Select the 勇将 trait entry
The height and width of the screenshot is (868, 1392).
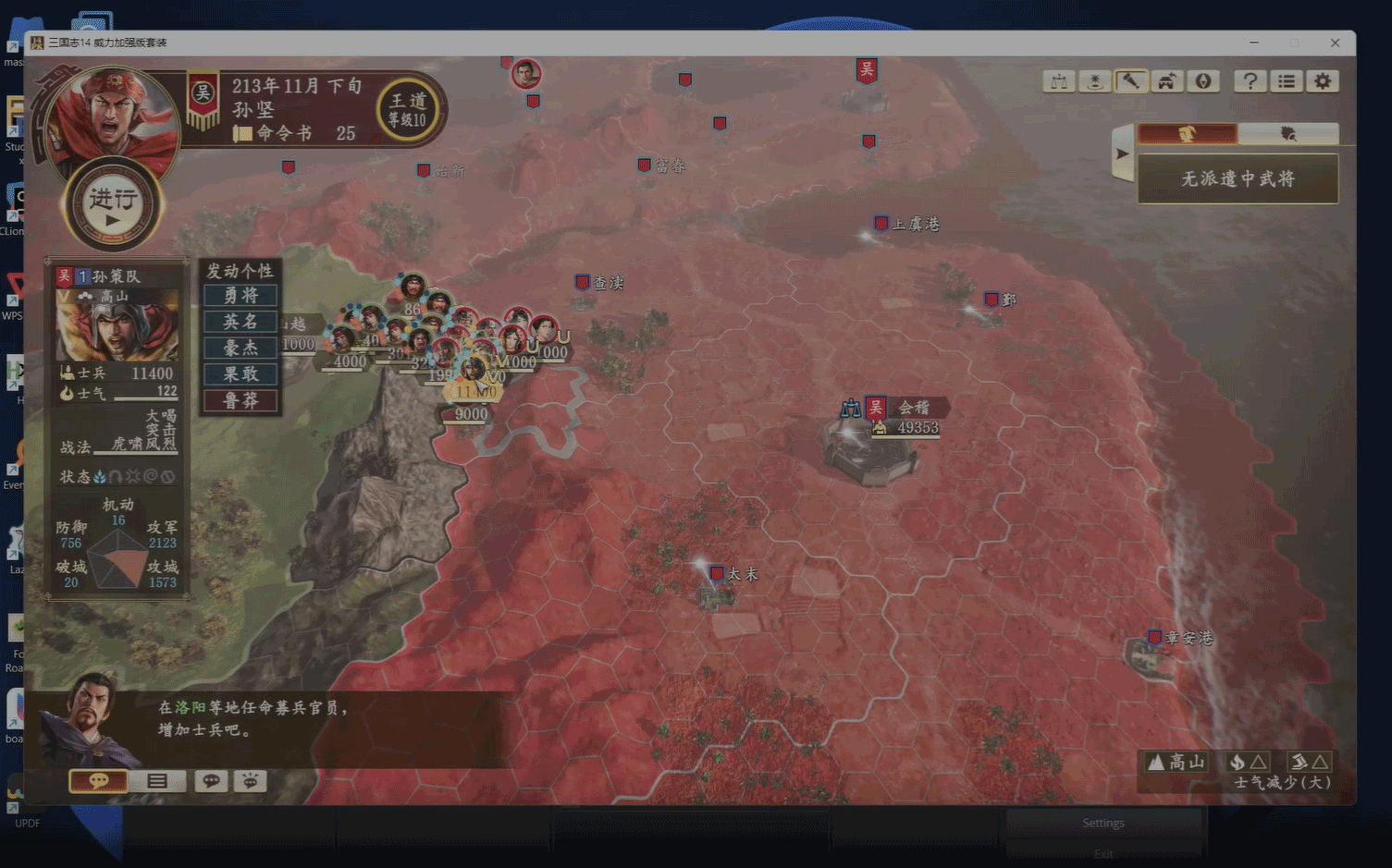pos(240,296)
